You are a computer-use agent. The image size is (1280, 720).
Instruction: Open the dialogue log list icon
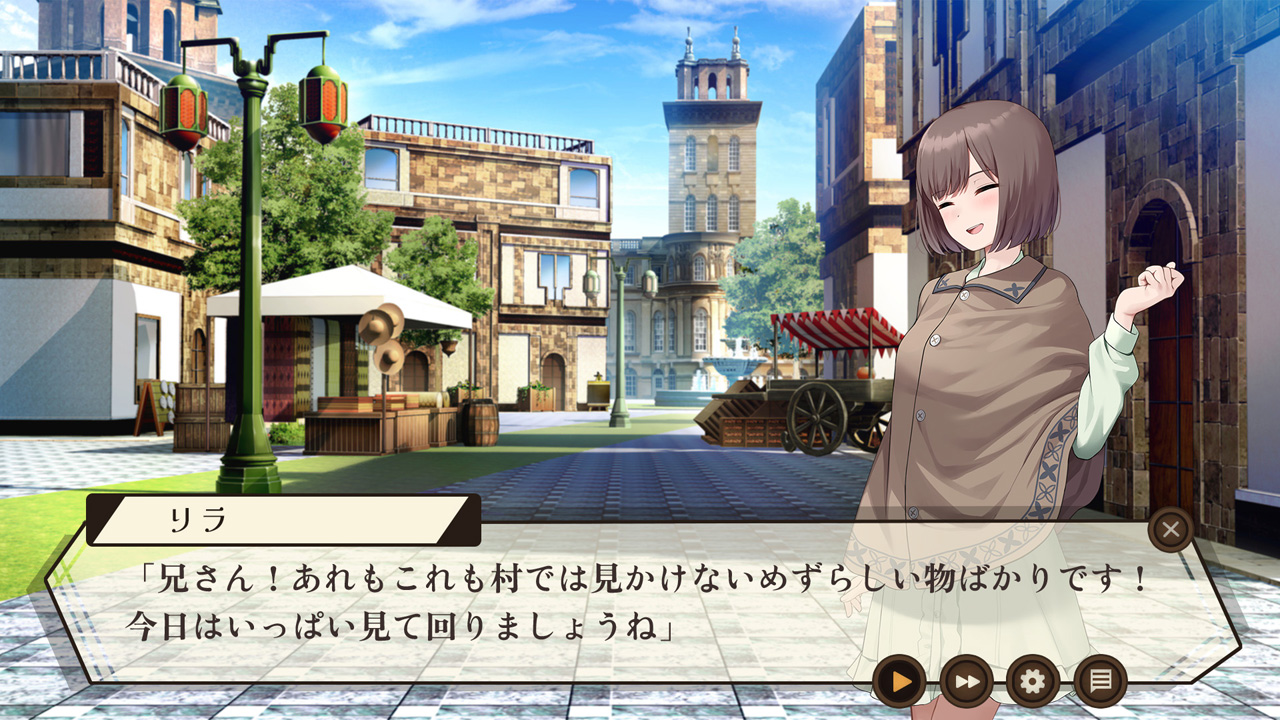pos(1100,682)
